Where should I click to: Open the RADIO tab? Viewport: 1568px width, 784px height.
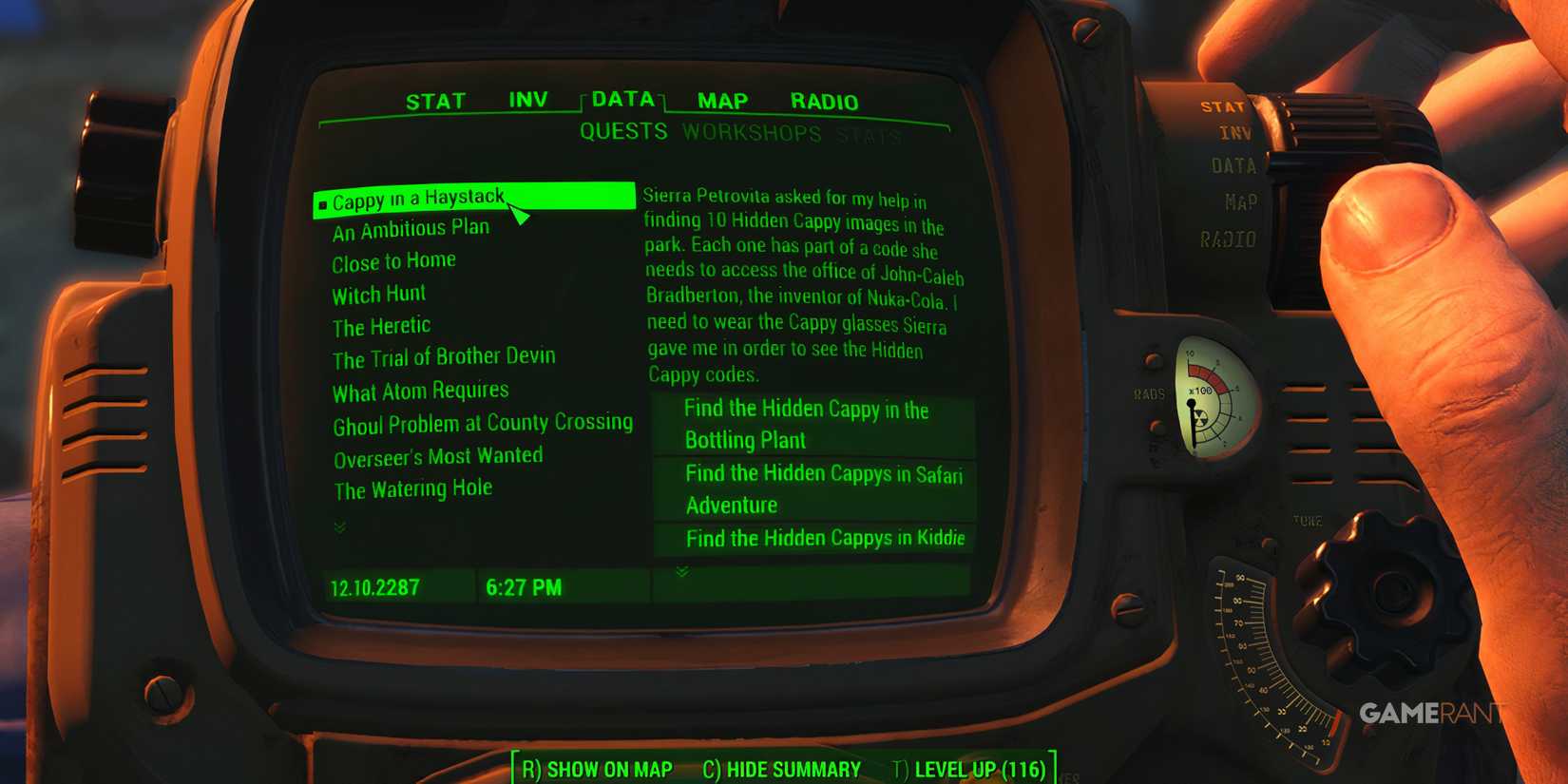coord(824,101)
